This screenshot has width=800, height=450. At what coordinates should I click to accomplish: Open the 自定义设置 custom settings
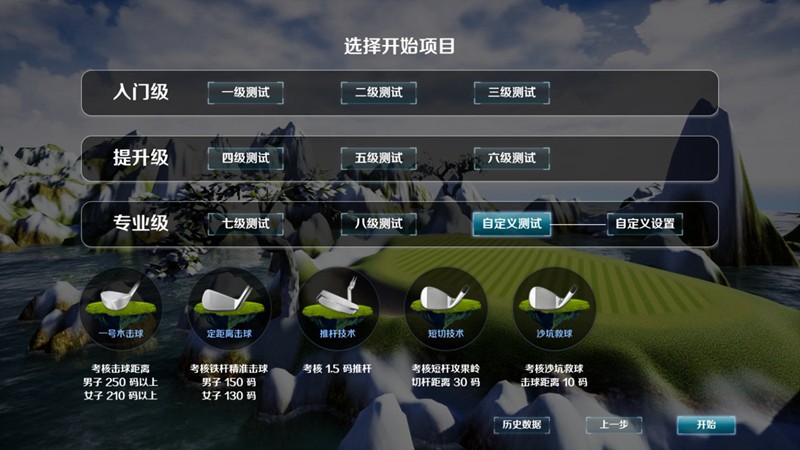point(645,224)
